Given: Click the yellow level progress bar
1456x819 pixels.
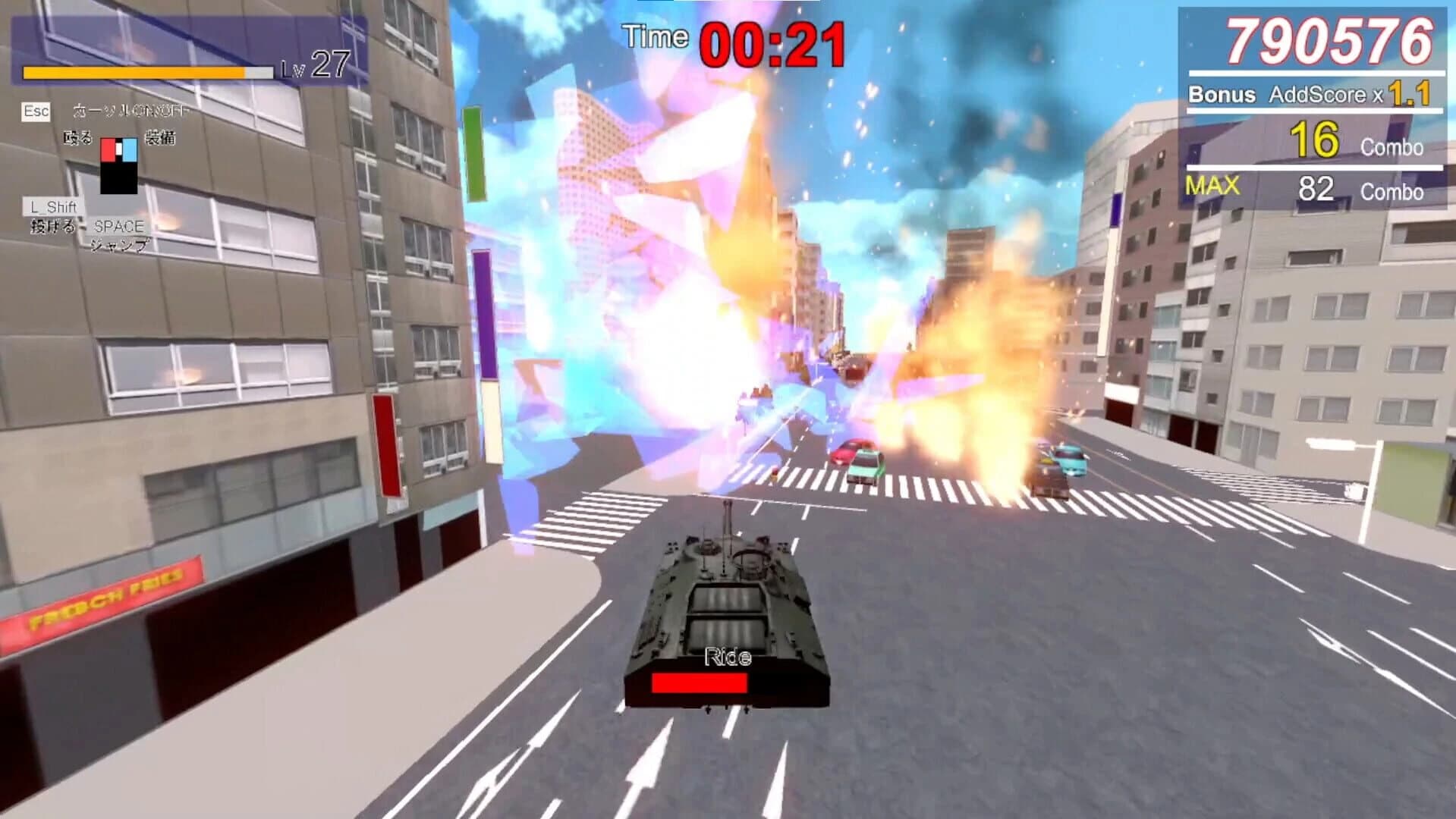Looking at the screenshot, I should point(133,73).
